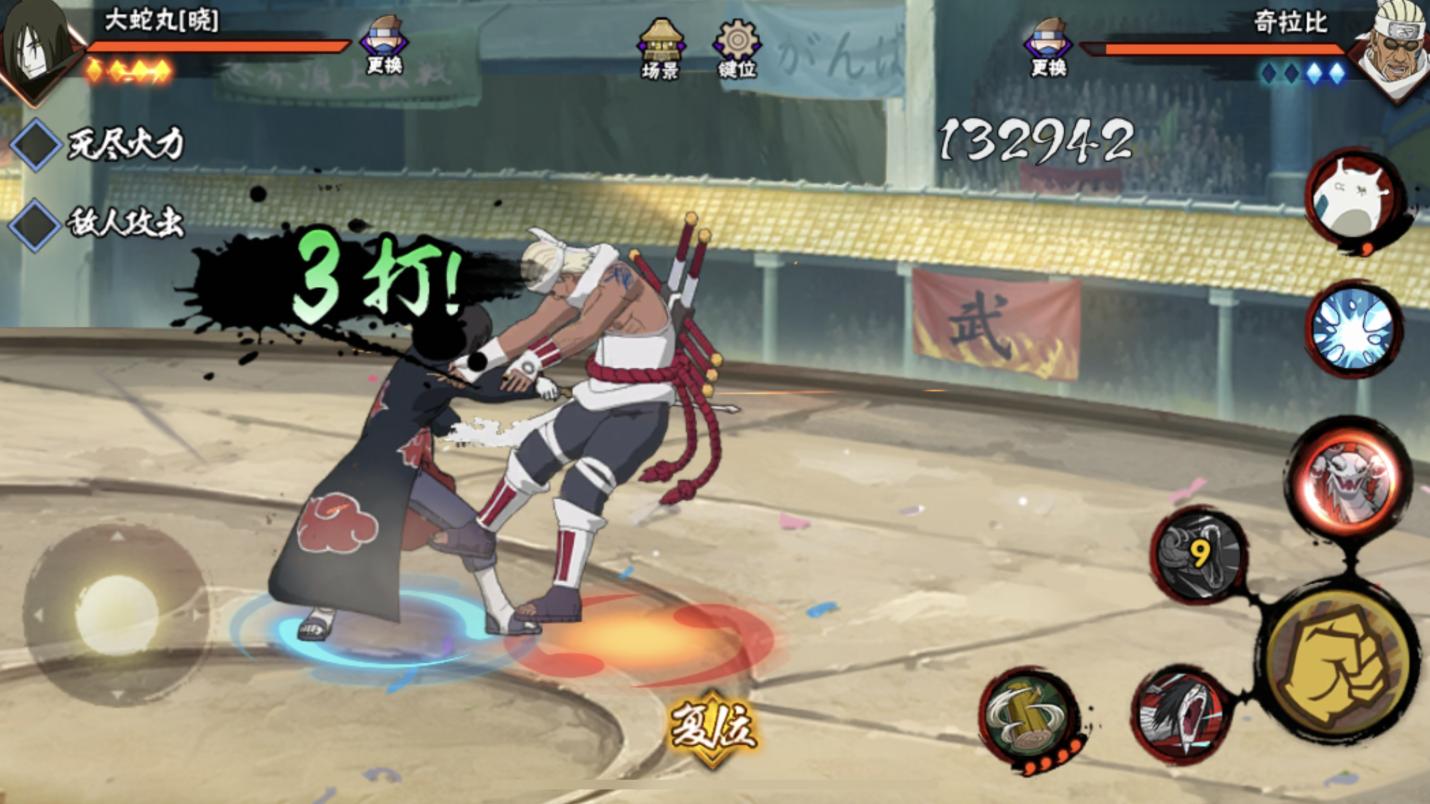Click the virtual joystick knob
The image size is (1430, 804).
point(117,614)
